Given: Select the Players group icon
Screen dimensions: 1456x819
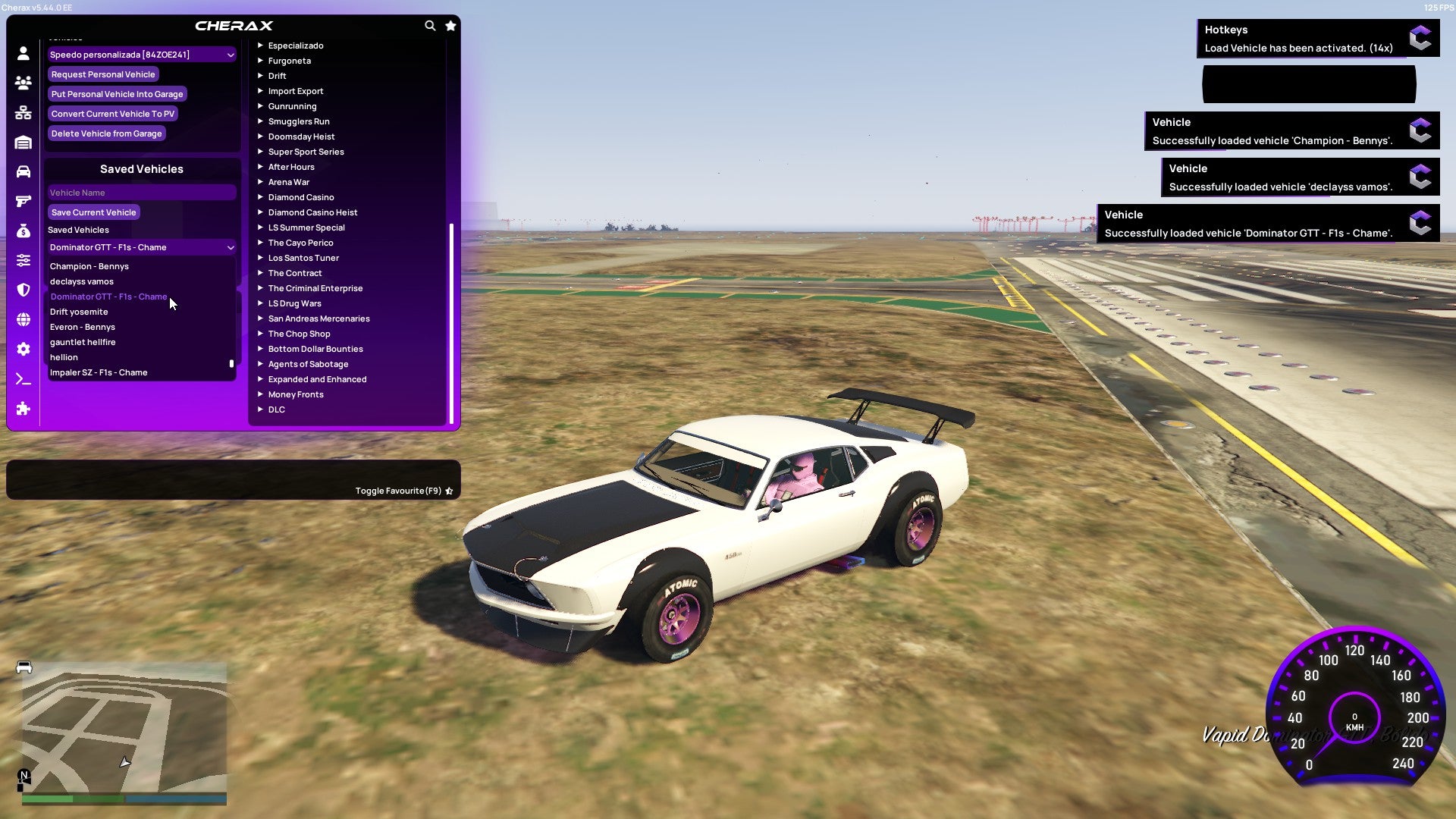Looking at the screenshot, I should tap(23, 83).
